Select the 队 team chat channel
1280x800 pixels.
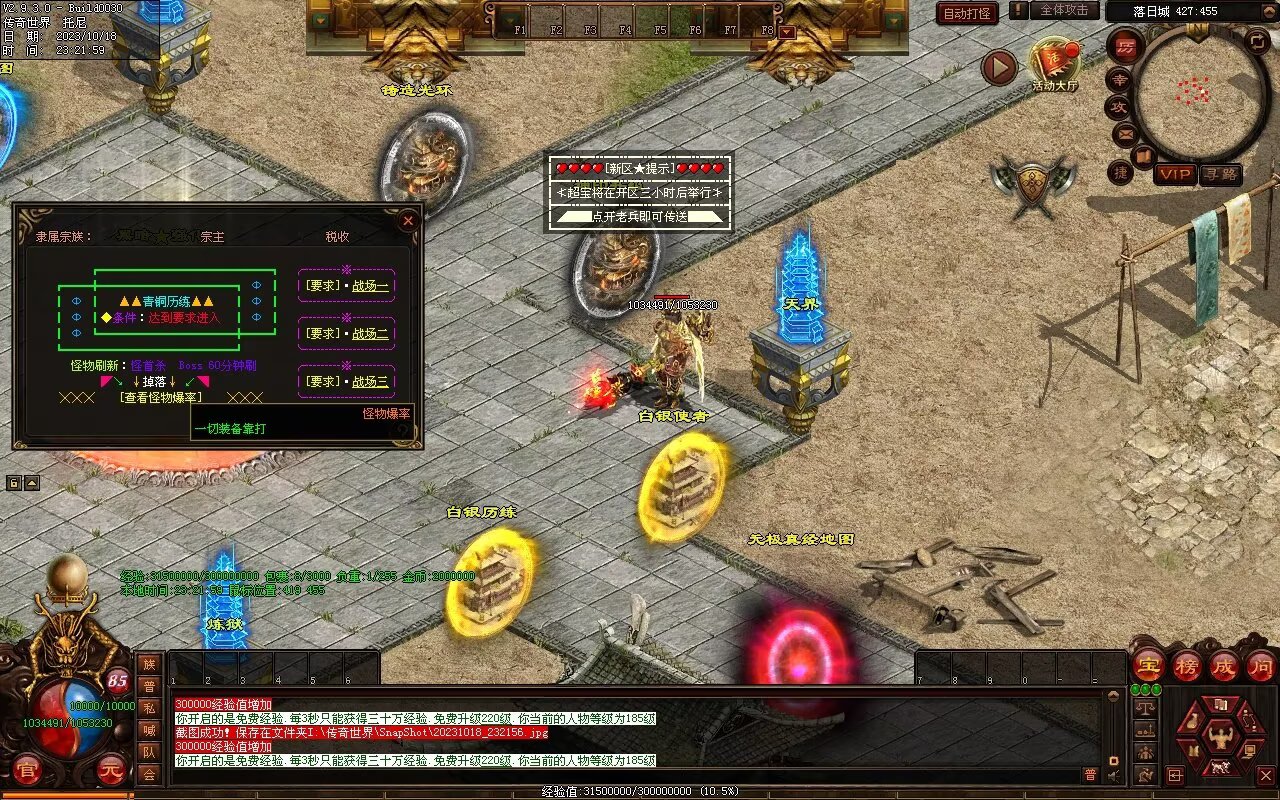click(x=149, y=752)
